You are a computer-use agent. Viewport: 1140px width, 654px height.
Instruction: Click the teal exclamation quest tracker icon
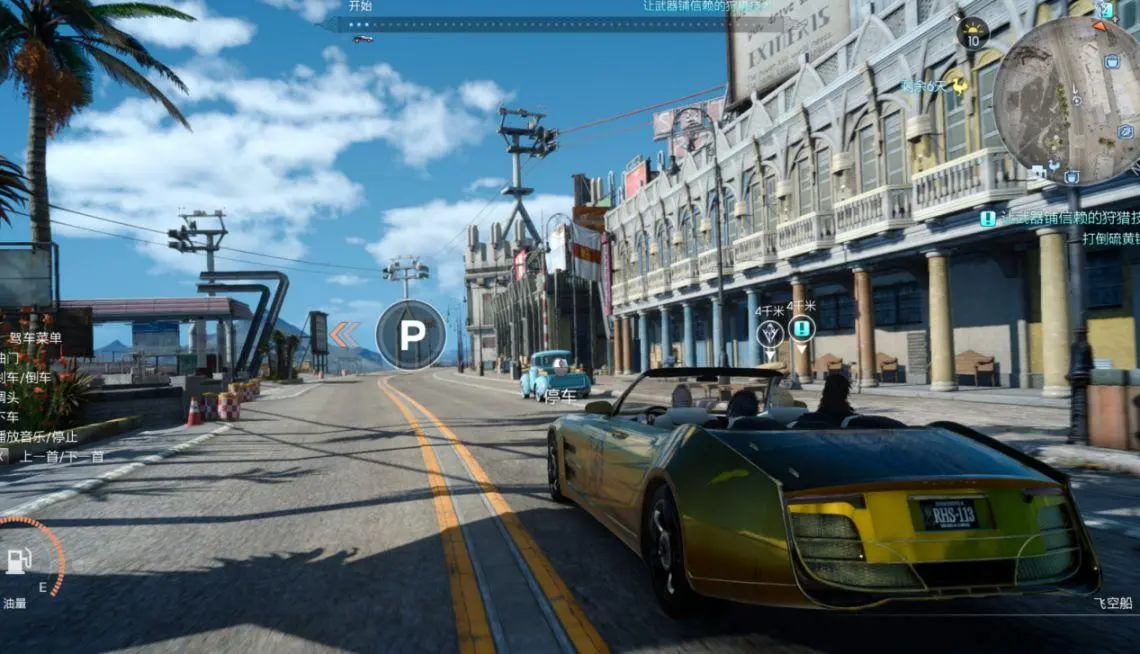click(x=988, y=219)
